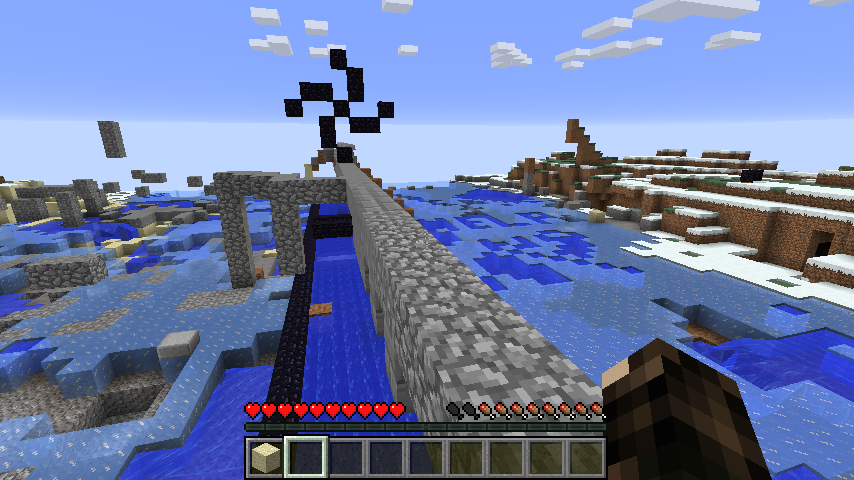This screenshot has height=480, width=854.
Task: Select the sand block hotbar slot
Action: [x=265, y=458]
